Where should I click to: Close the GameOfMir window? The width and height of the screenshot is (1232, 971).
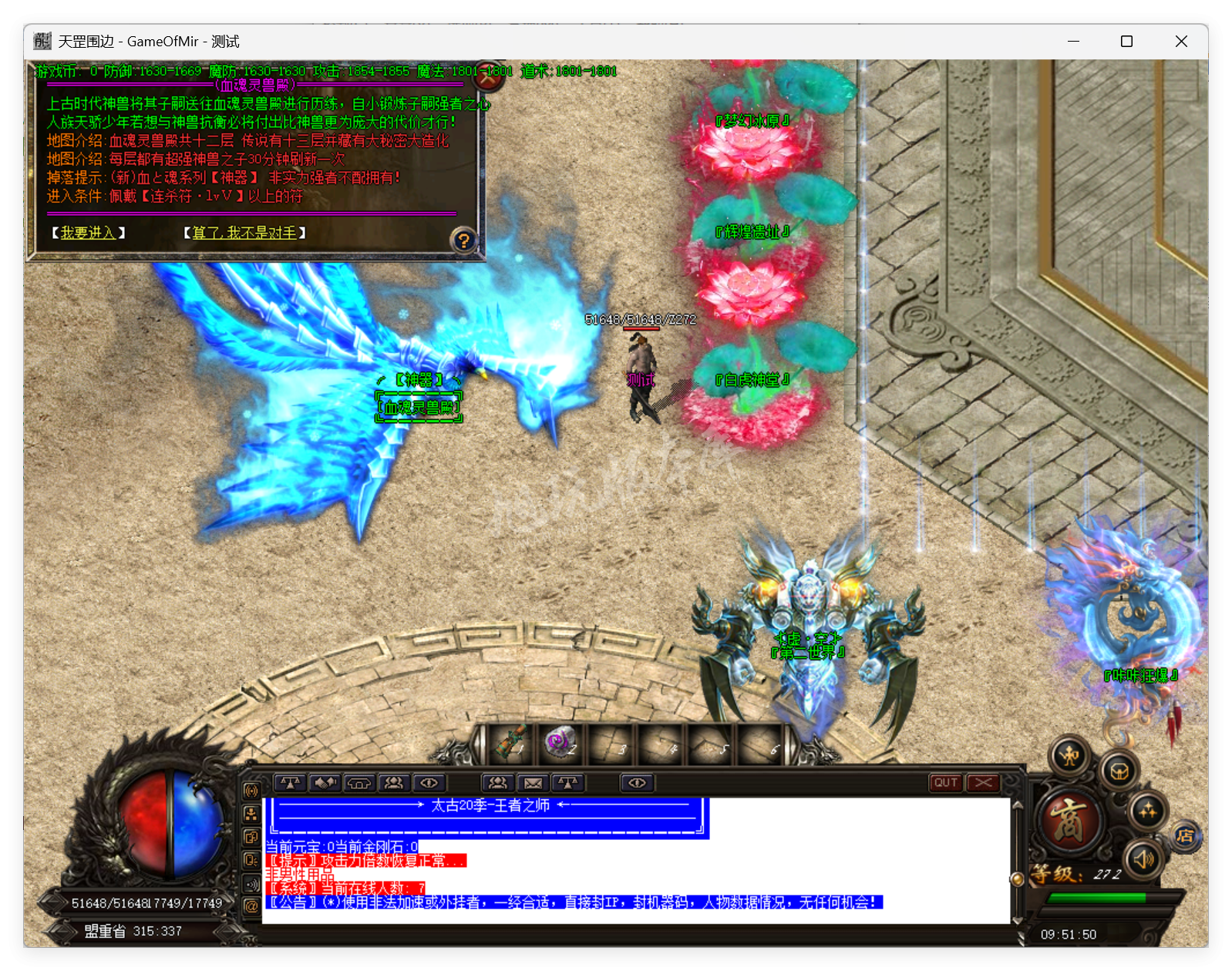click(x=1180, y=42)
